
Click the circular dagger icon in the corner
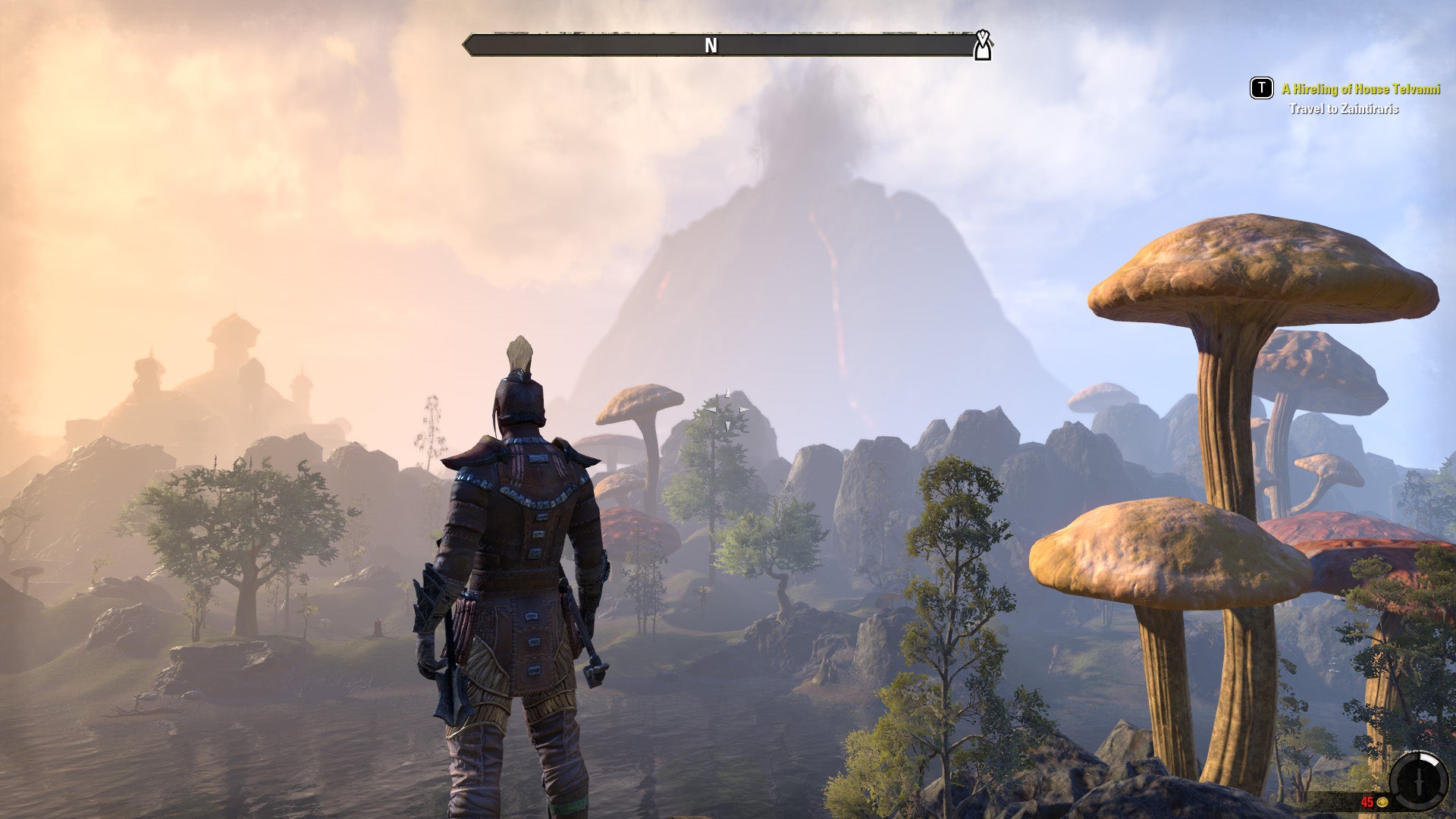pos(1419,780)
